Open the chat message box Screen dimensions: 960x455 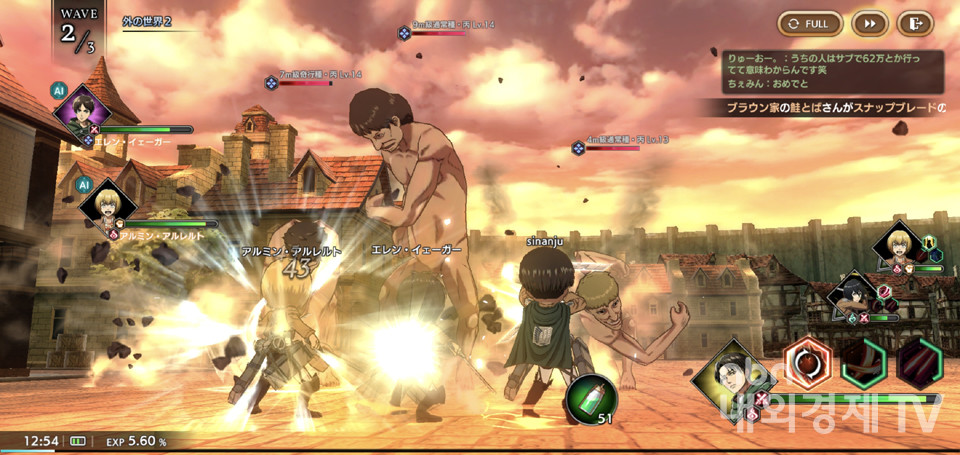pos(834,73)
